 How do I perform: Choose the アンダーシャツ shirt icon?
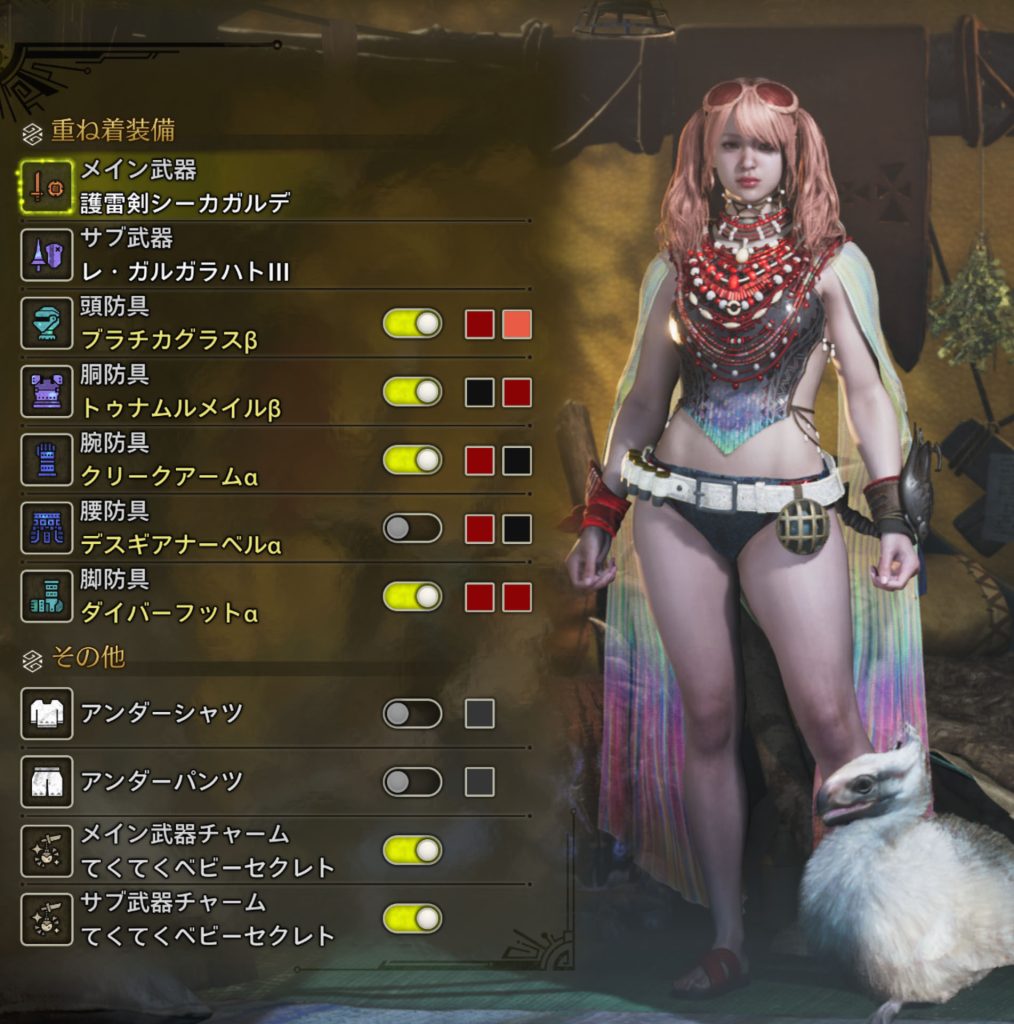tap(46, 714)
